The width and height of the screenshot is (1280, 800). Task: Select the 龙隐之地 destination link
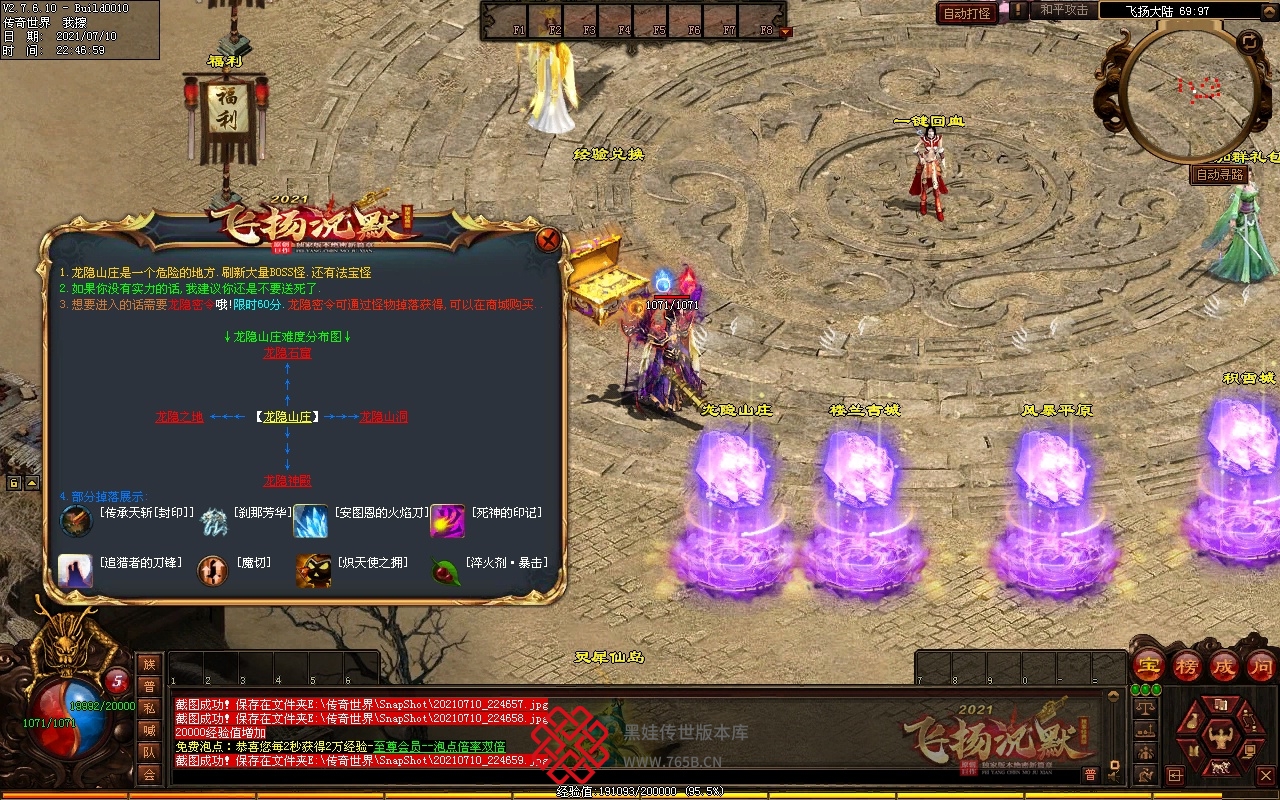coord(180,417)
